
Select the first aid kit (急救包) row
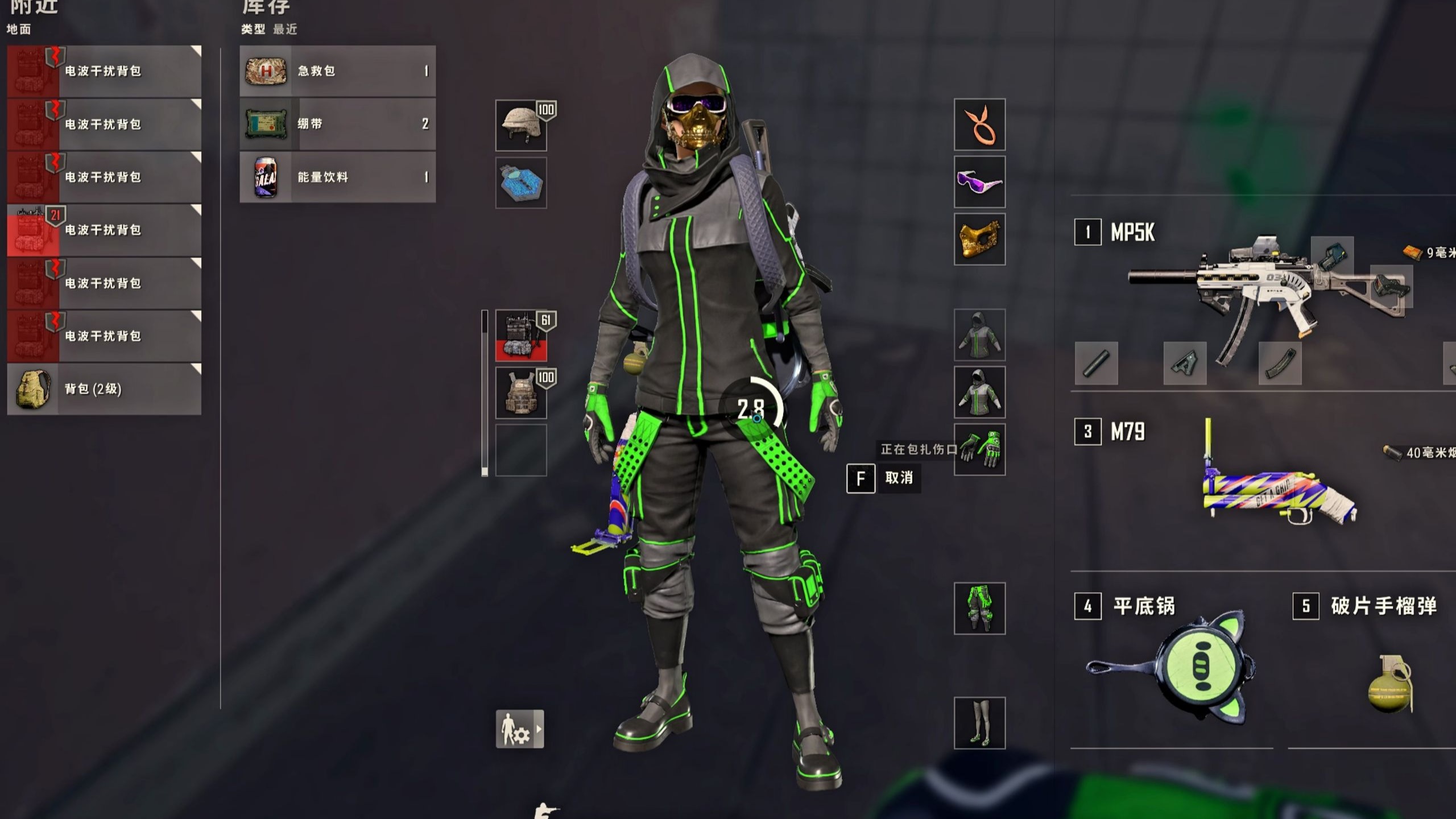(337, 71)
